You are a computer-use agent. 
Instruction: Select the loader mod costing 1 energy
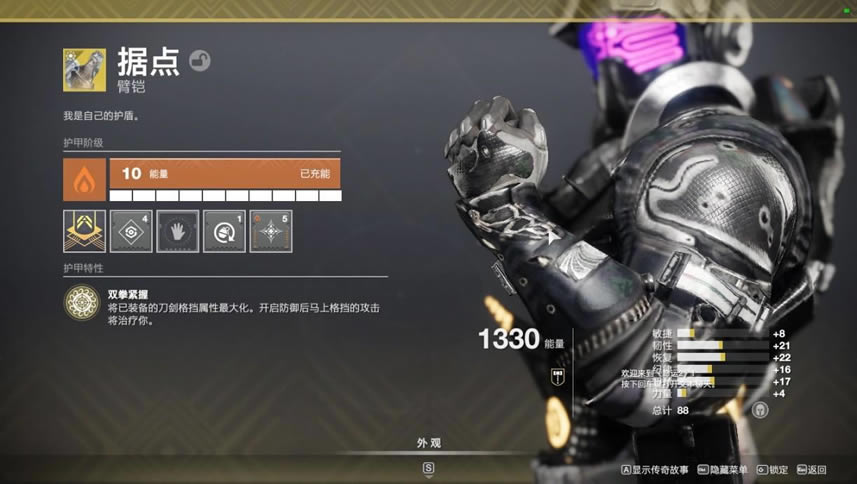tap(224, 231)
